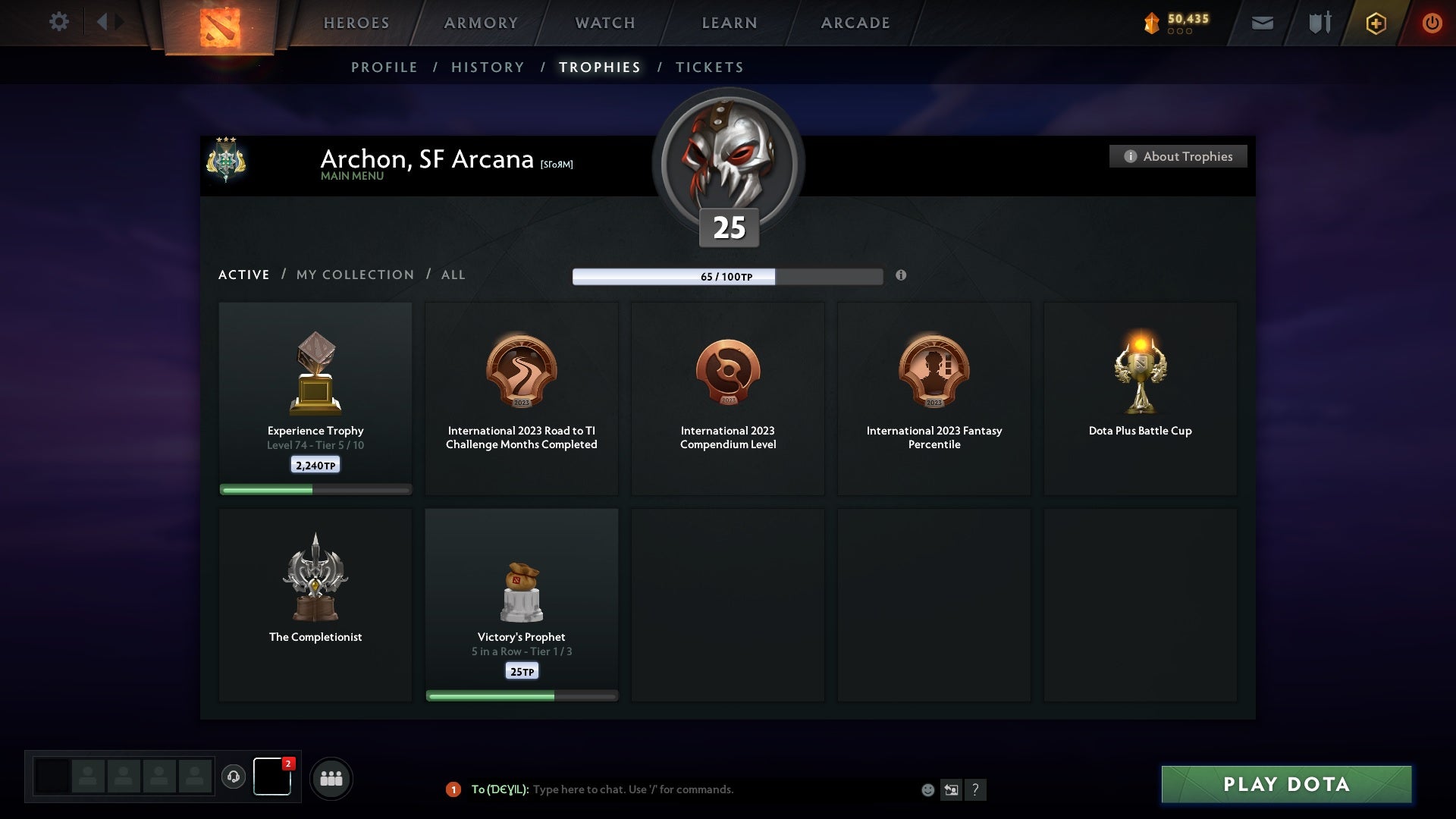This screenshot has width=1456, height=819.
Task: Toggle the chat help question mark
Action: click(977, 789)
